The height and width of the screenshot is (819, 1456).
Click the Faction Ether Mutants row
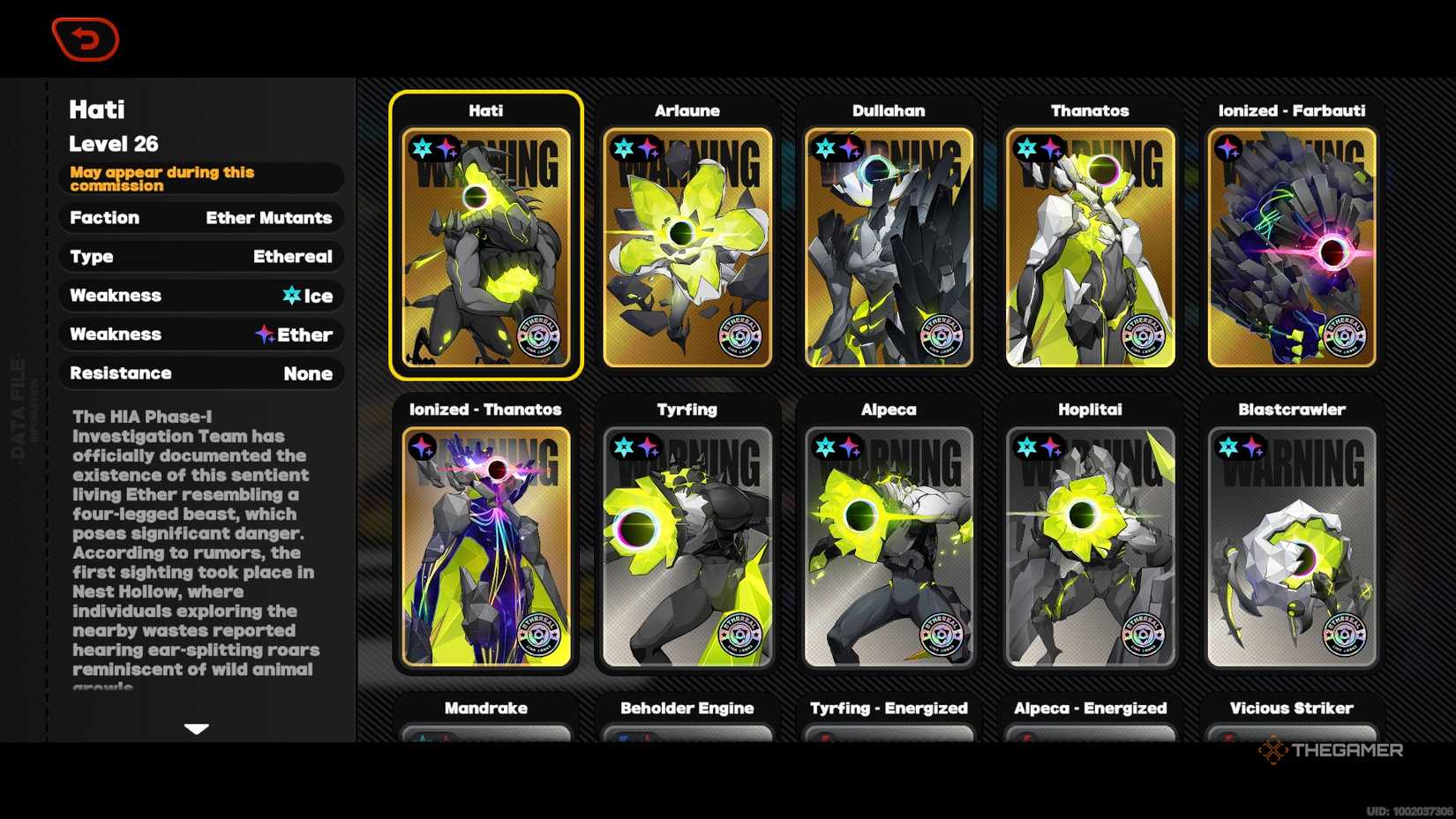pyautogui.click(x=200, y=218)
